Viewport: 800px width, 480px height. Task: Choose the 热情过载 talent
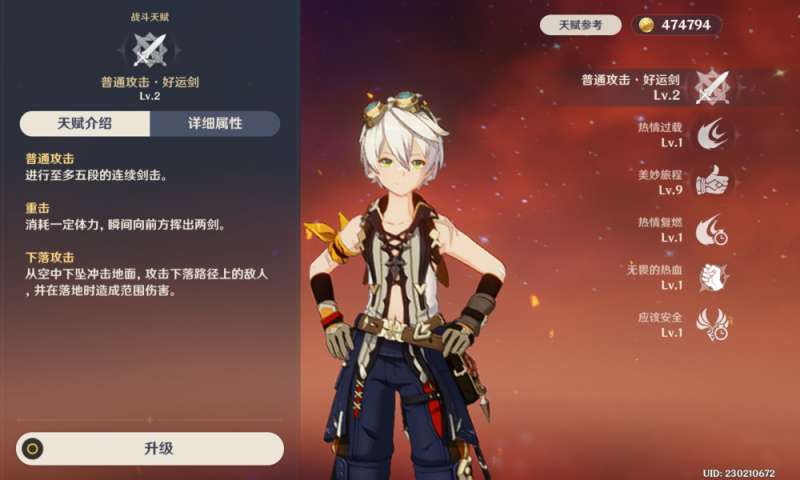(x=715, y=134)
